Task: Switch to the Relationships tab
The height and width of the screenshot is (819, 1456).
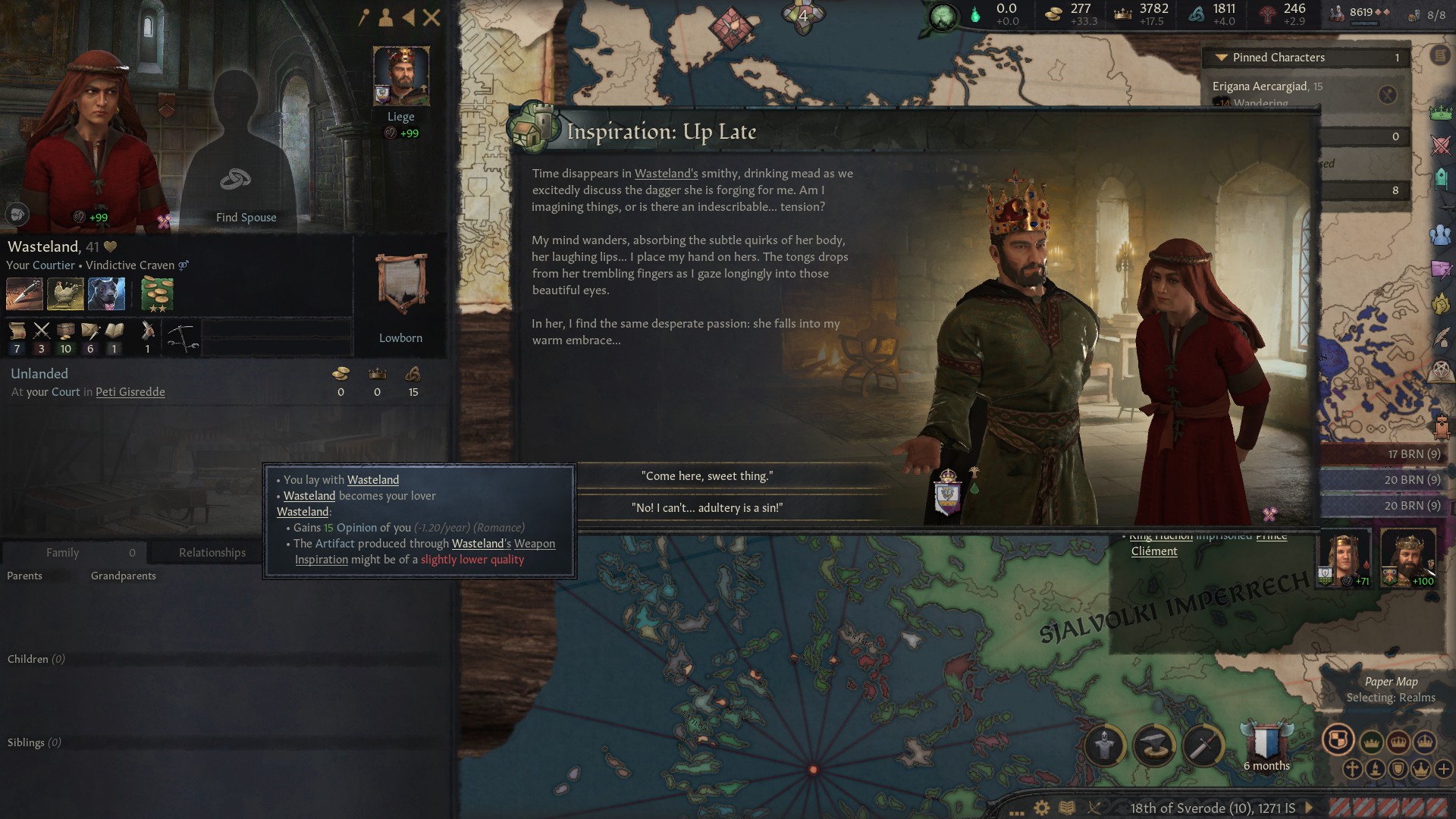Action: pyautogui.click(x=212, y=553)
